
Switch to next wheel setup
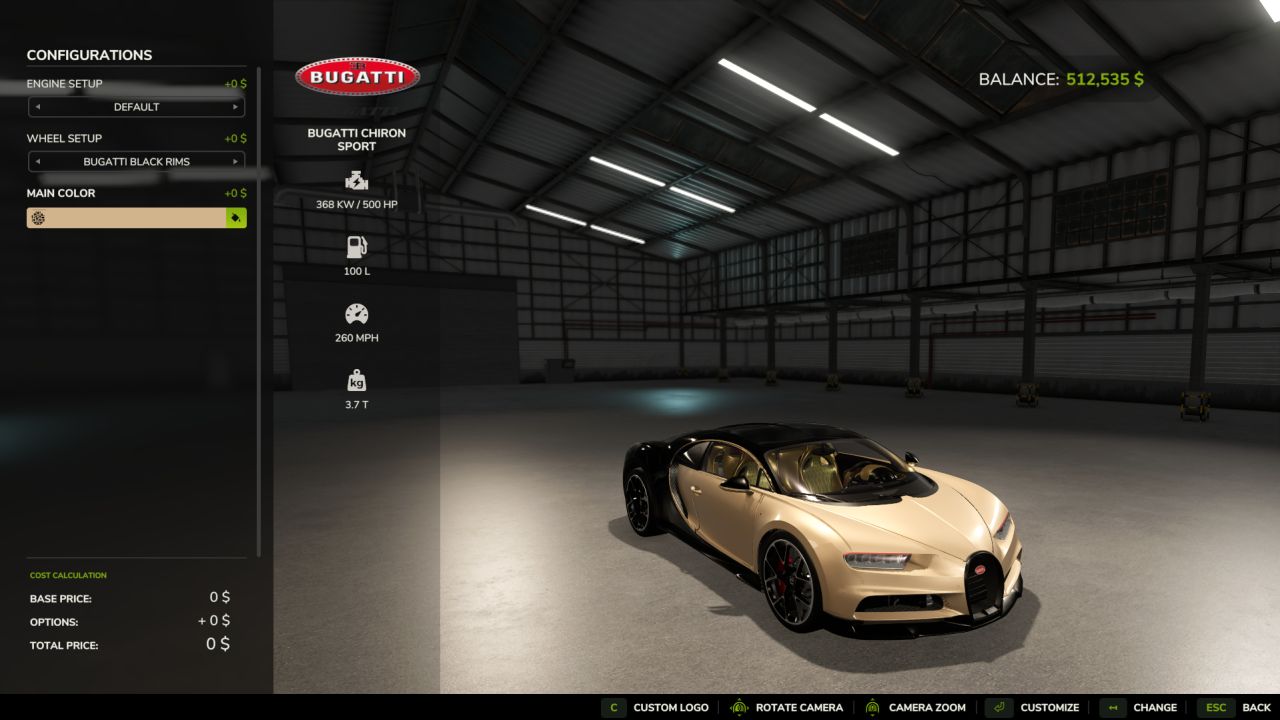coord(235,161)
